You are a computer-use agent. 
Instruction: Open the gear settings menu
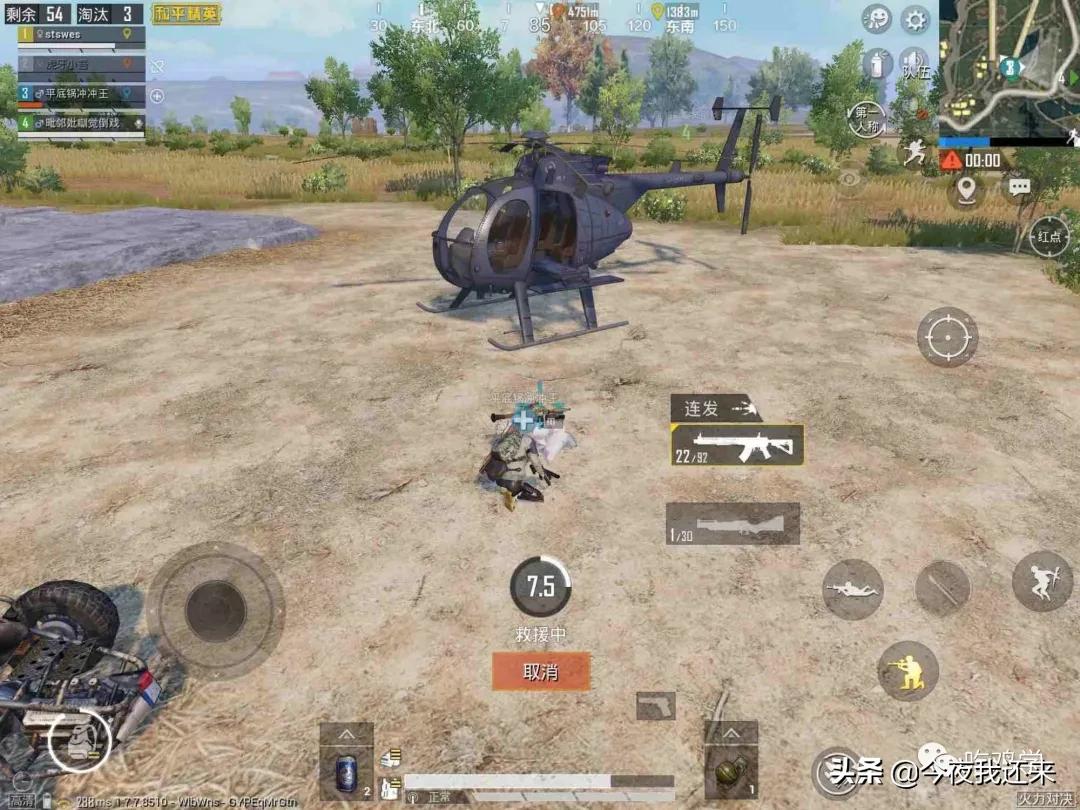pyautogui.click(x=914, y=19)
